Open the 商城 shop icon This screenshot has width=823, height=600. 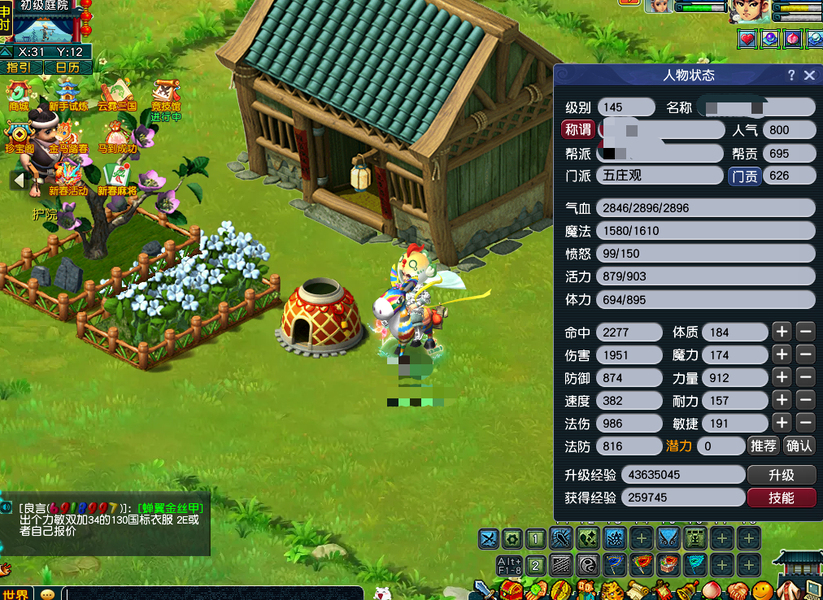point(19,93)
